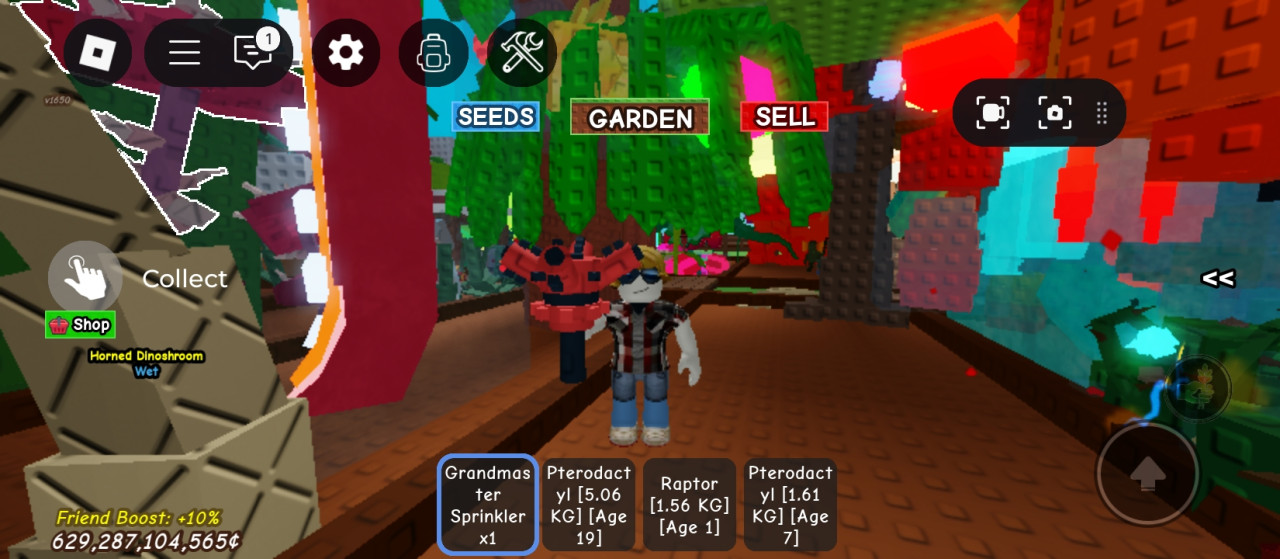Open the hammer and wrench tools menu
The image size is (1280, 559).
[522, 52]
